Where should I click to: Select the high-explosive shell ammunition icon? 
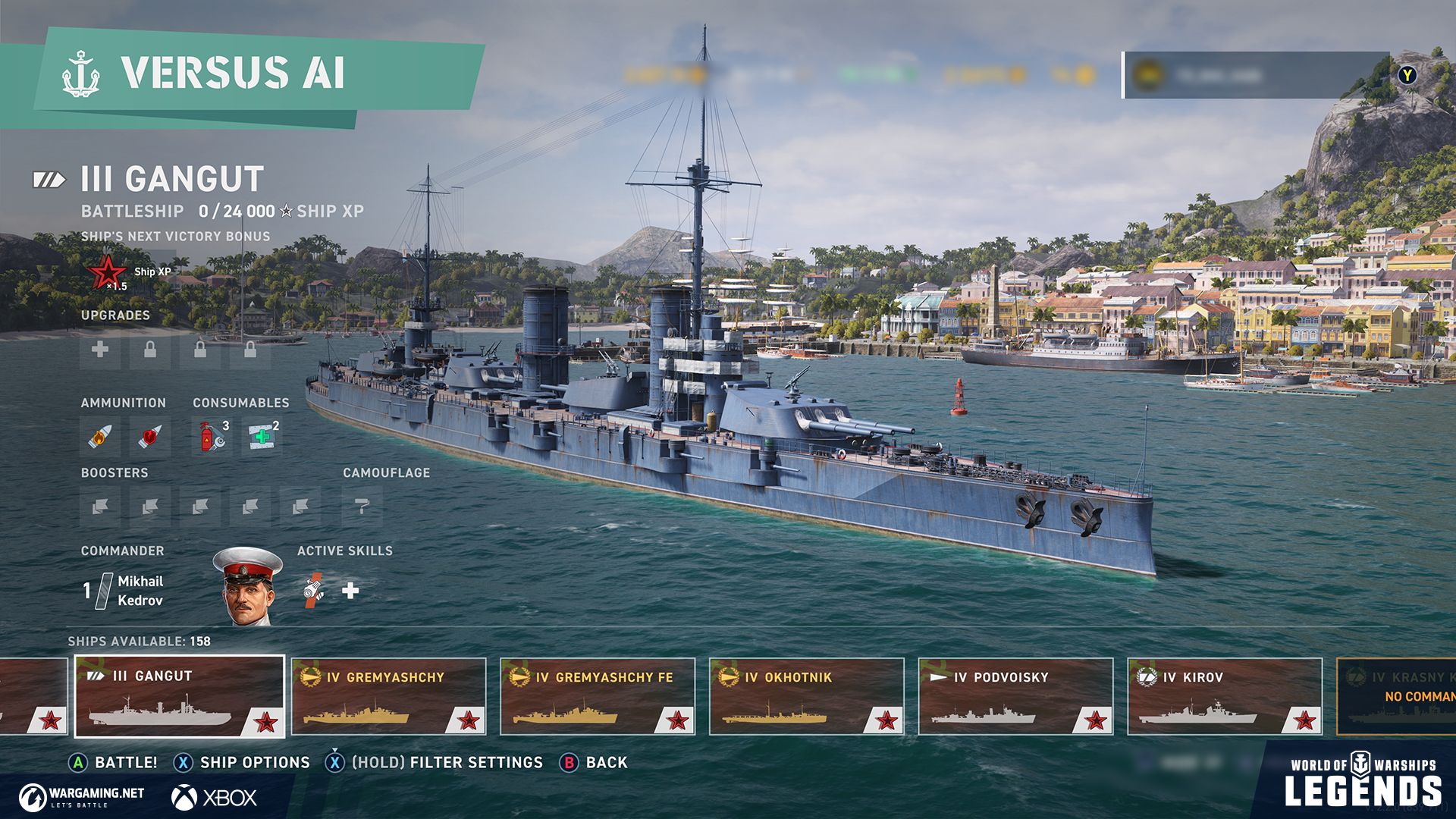(100, 437)
